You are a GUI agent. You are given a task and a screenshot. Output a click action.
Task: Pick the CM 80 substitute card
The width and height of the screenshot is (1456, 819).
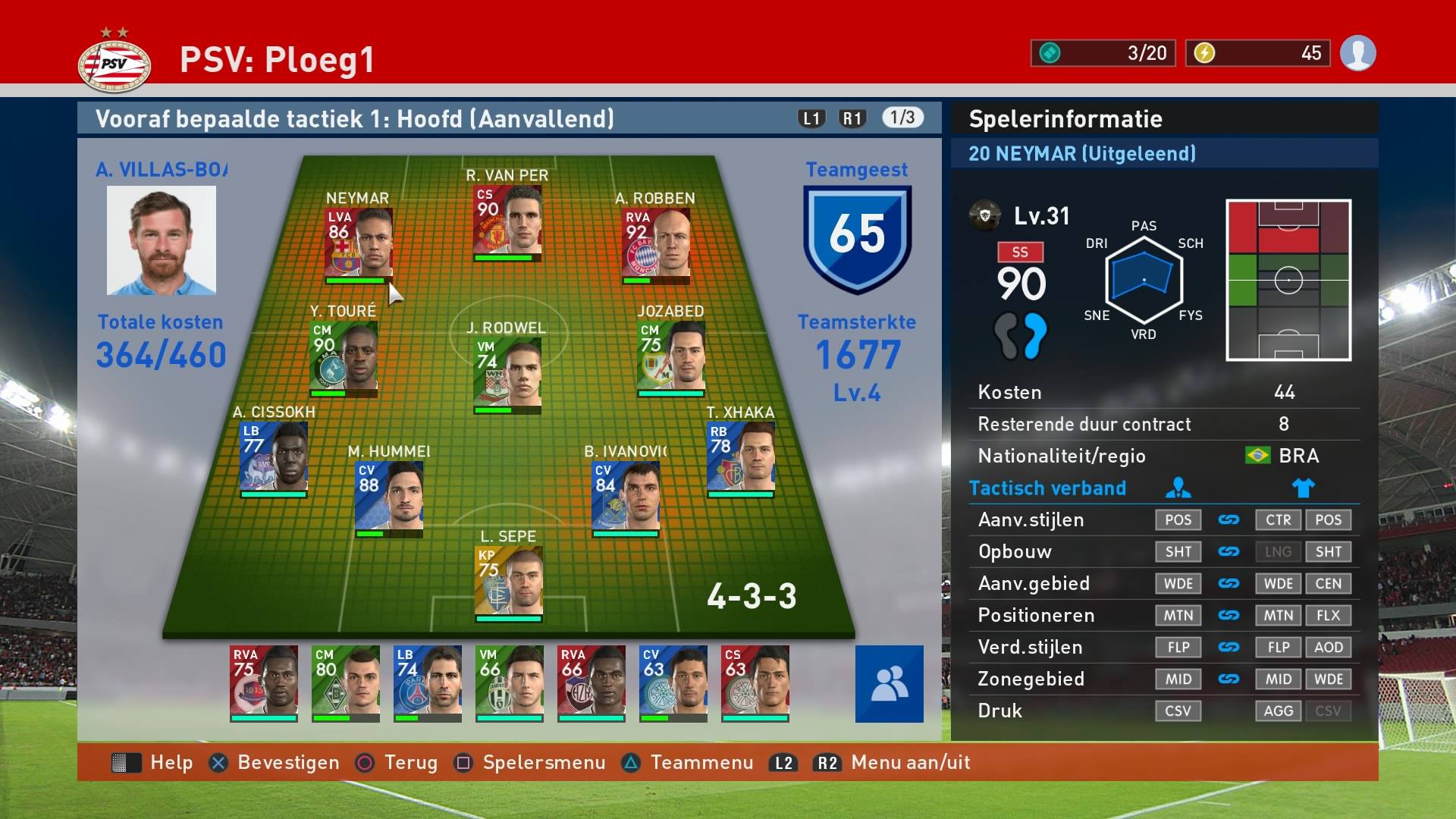click(346, 682)
